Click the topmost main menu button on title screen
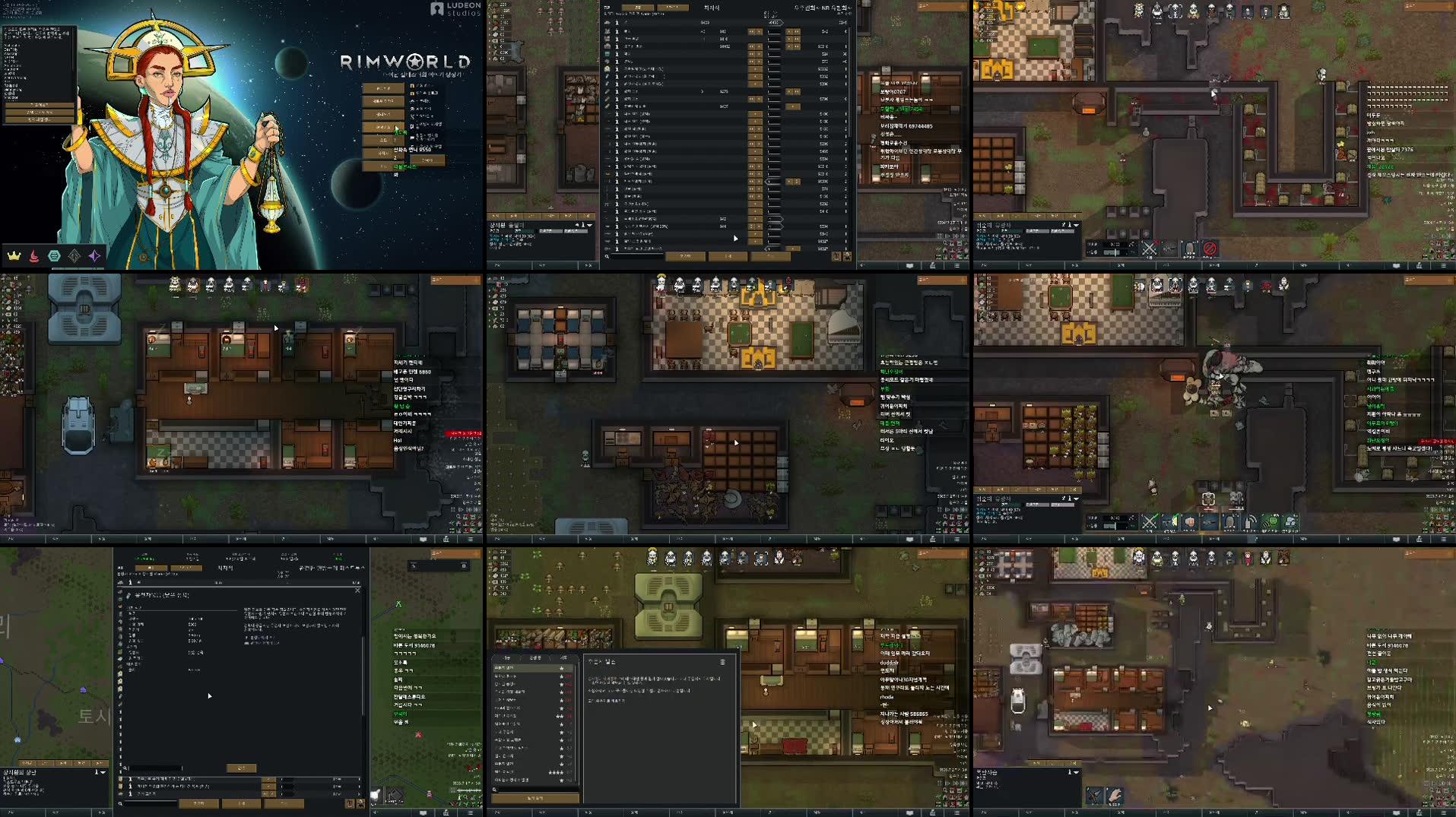 pyautogui.click(x=382, y=89)
